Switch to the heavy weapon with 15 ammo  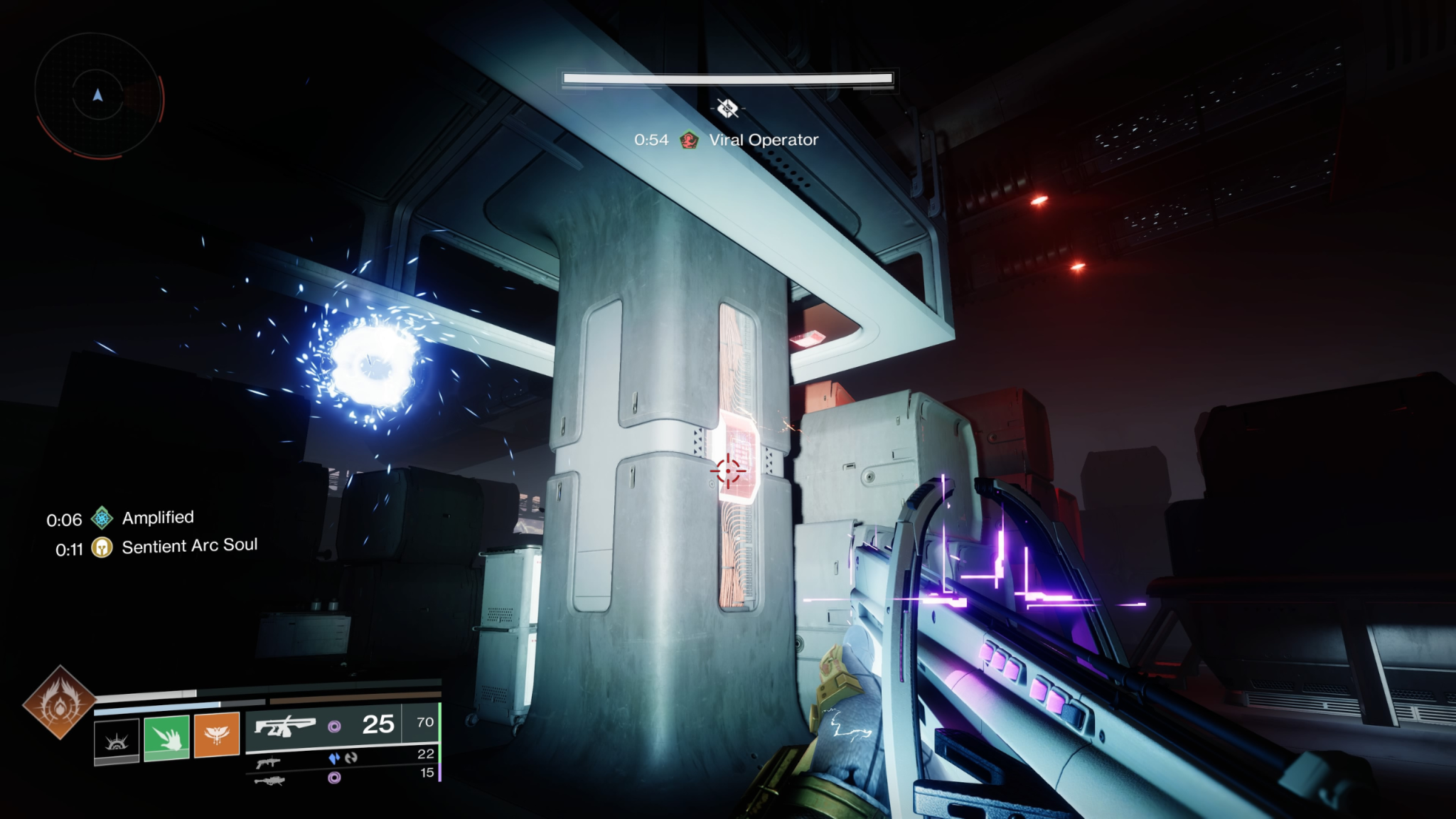[x=269, y=781]
